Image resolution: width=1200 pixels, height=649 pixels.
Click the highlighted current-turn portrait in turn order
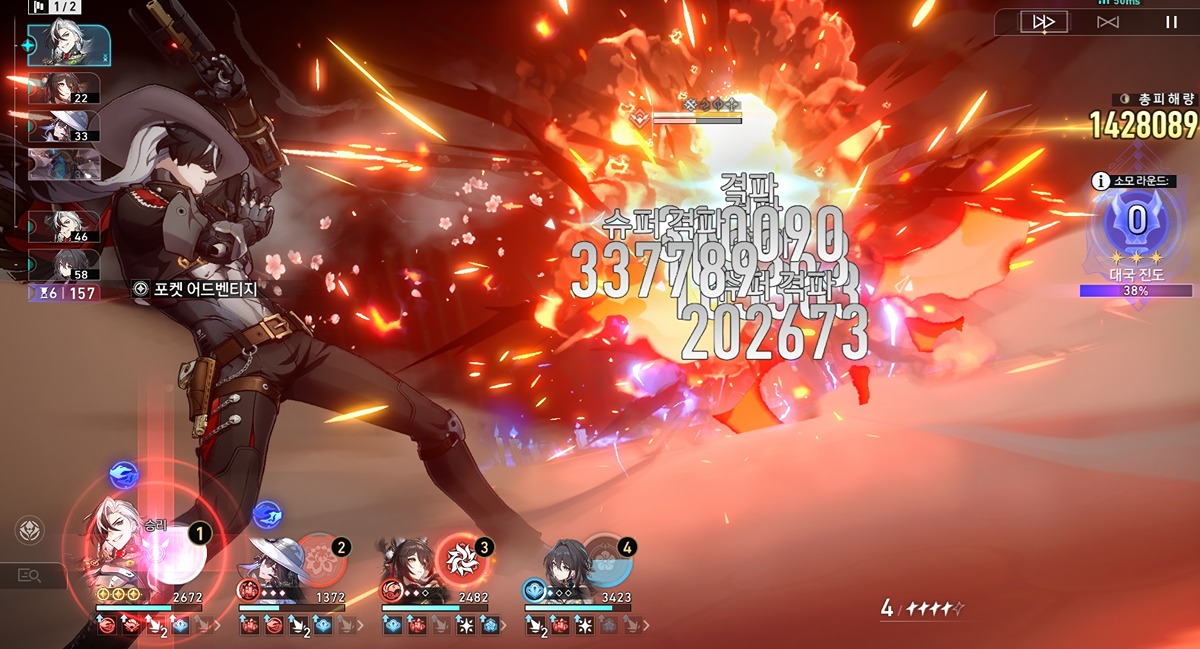[66, 45]
